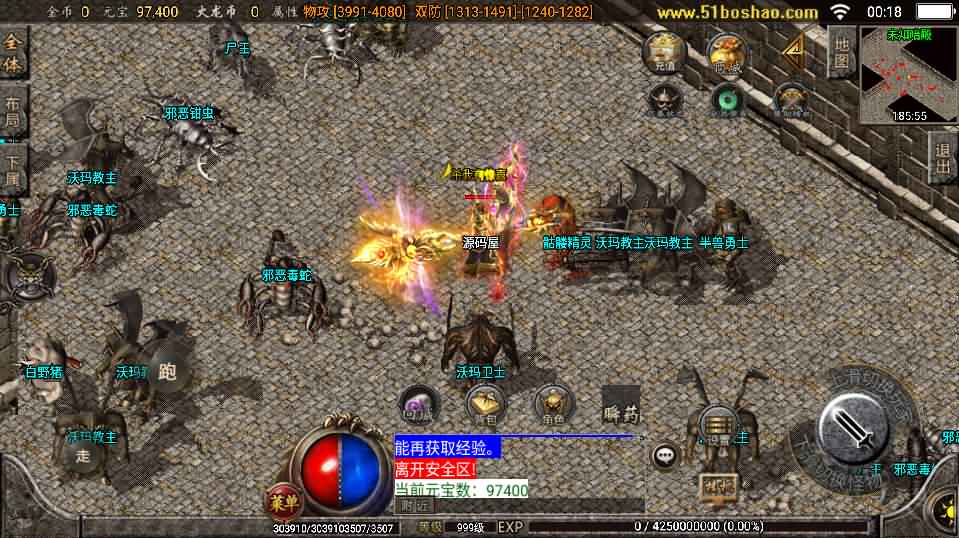Tap the 退出 exit button
This screenshot has height=538, width=959.
tap(942, 158)
